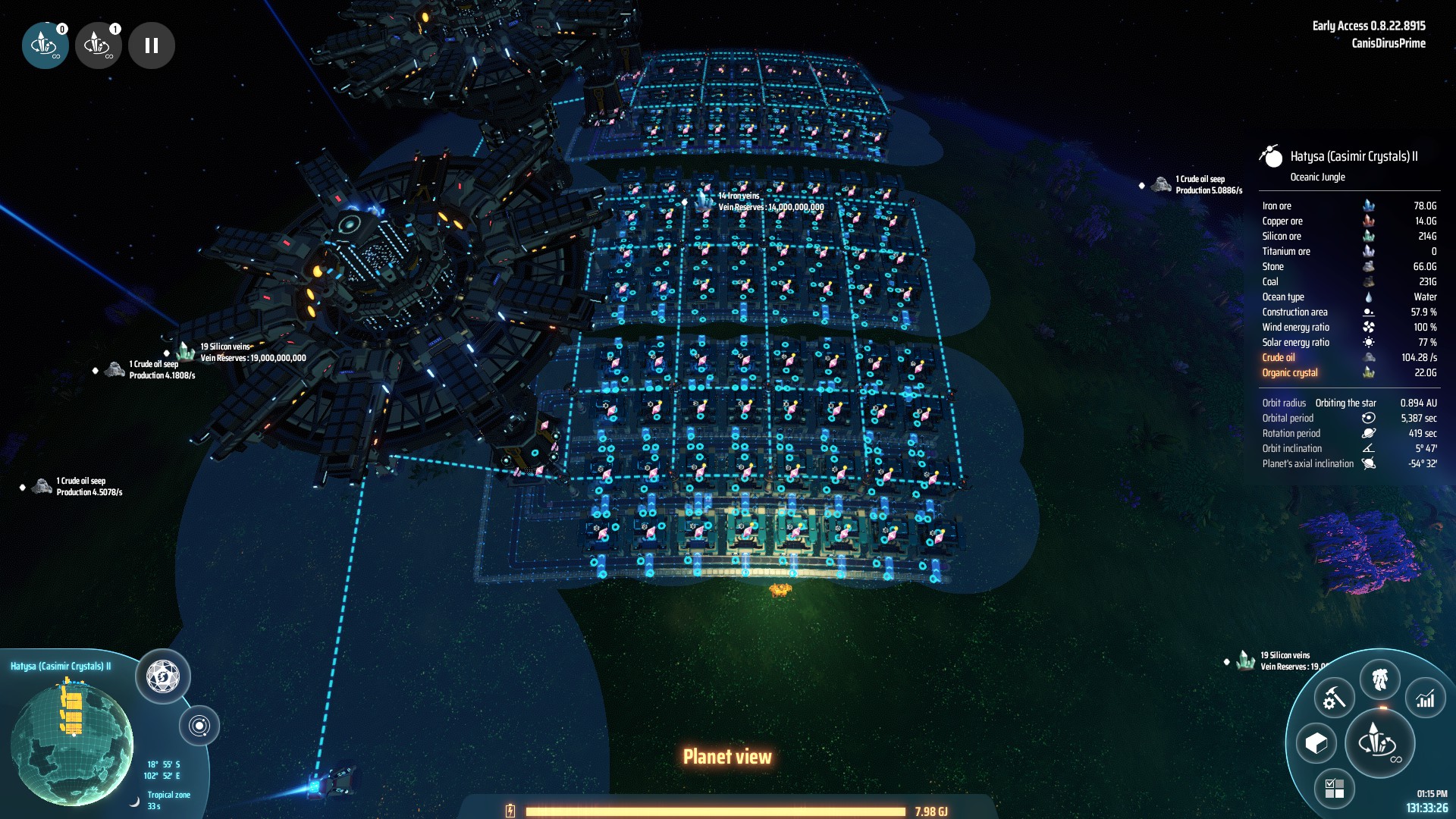Select the Crude oil resource row
Viewport: 1456px width, 819px height.
[1348, 358]
